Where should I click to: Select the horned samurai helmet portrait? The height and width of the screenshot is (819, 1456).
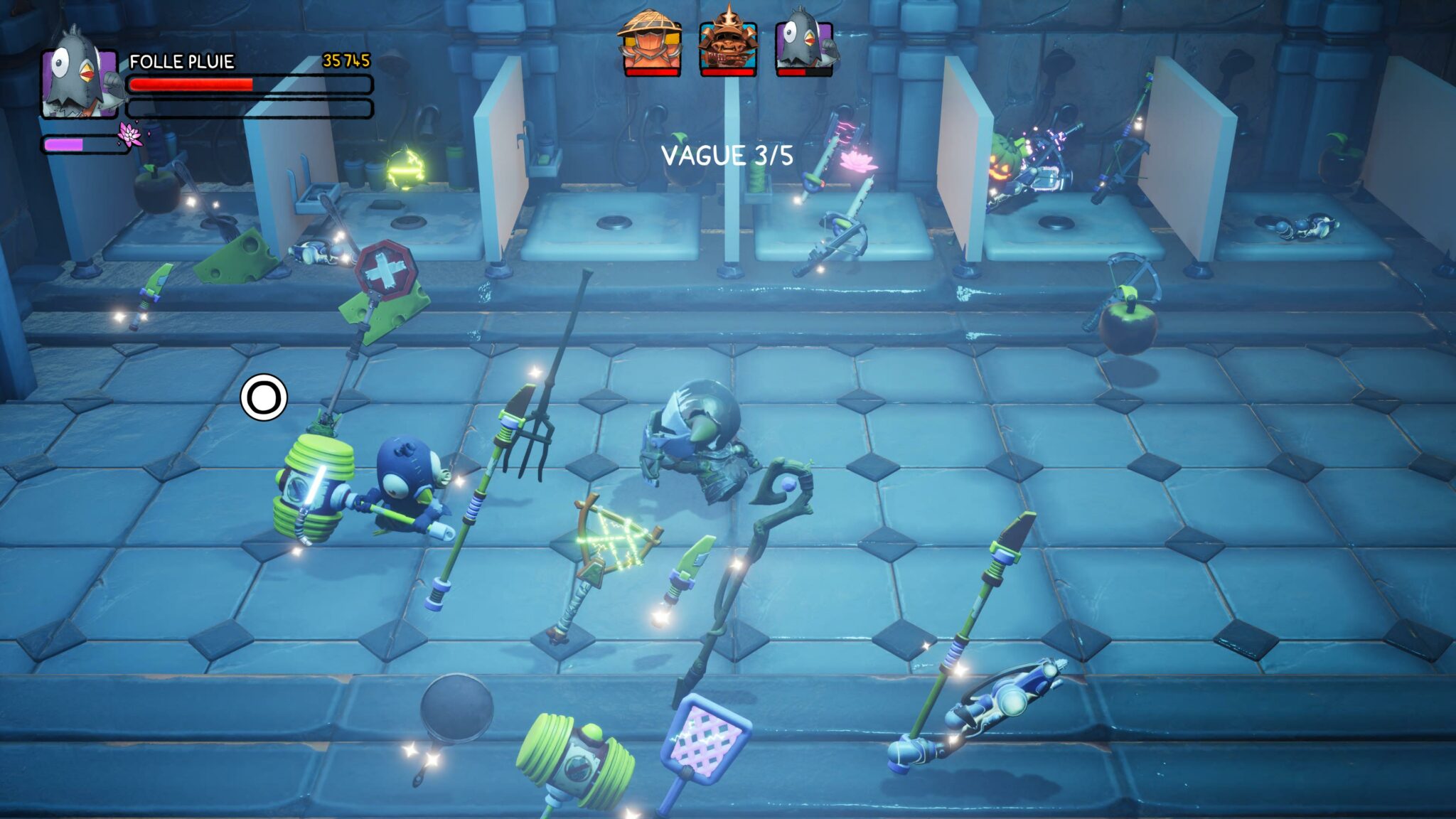point(728,44)
